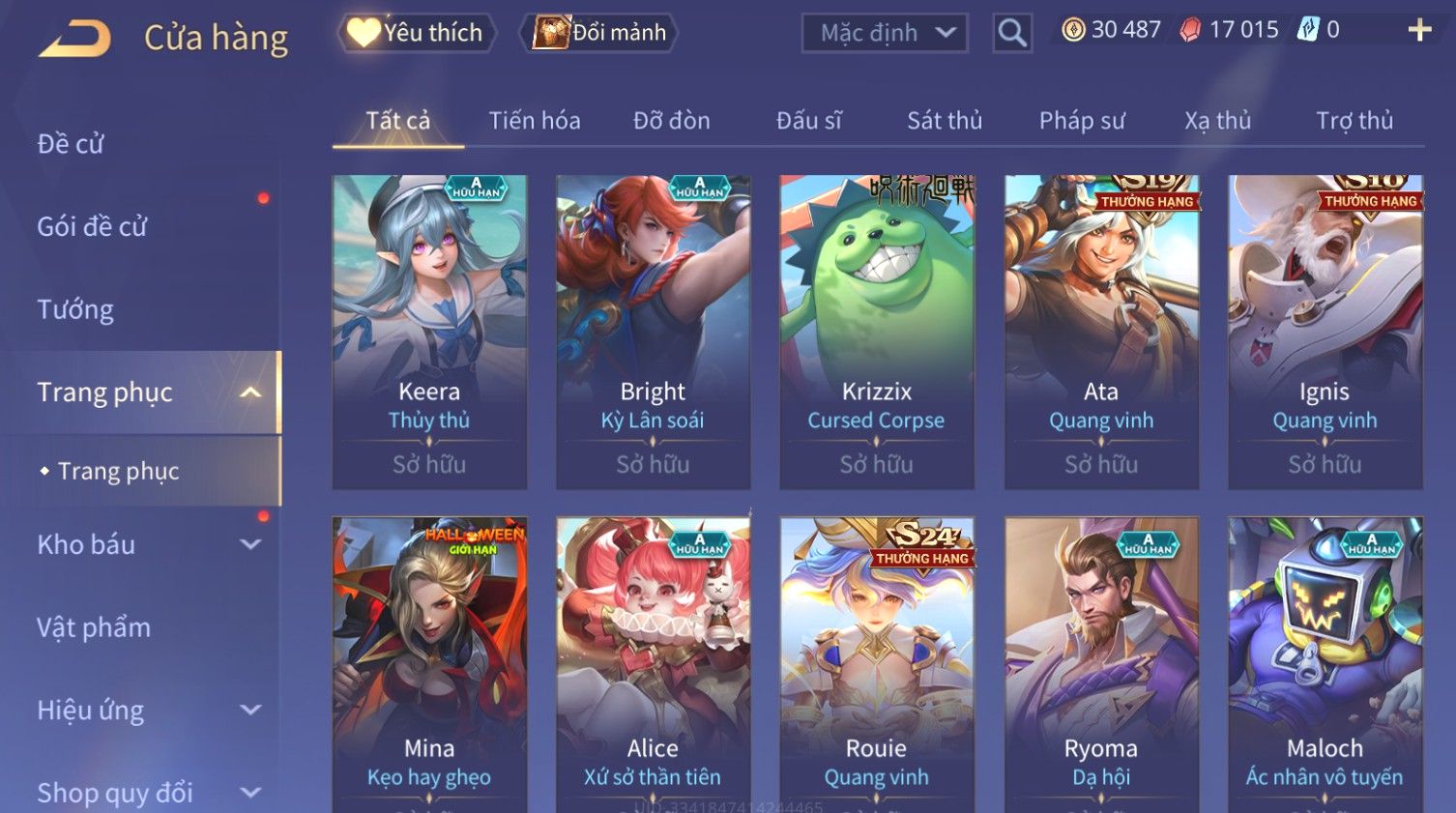Open the Đề cử menu entry
This screenshot has height=813, width=1456.
click(x=71, y=144)
